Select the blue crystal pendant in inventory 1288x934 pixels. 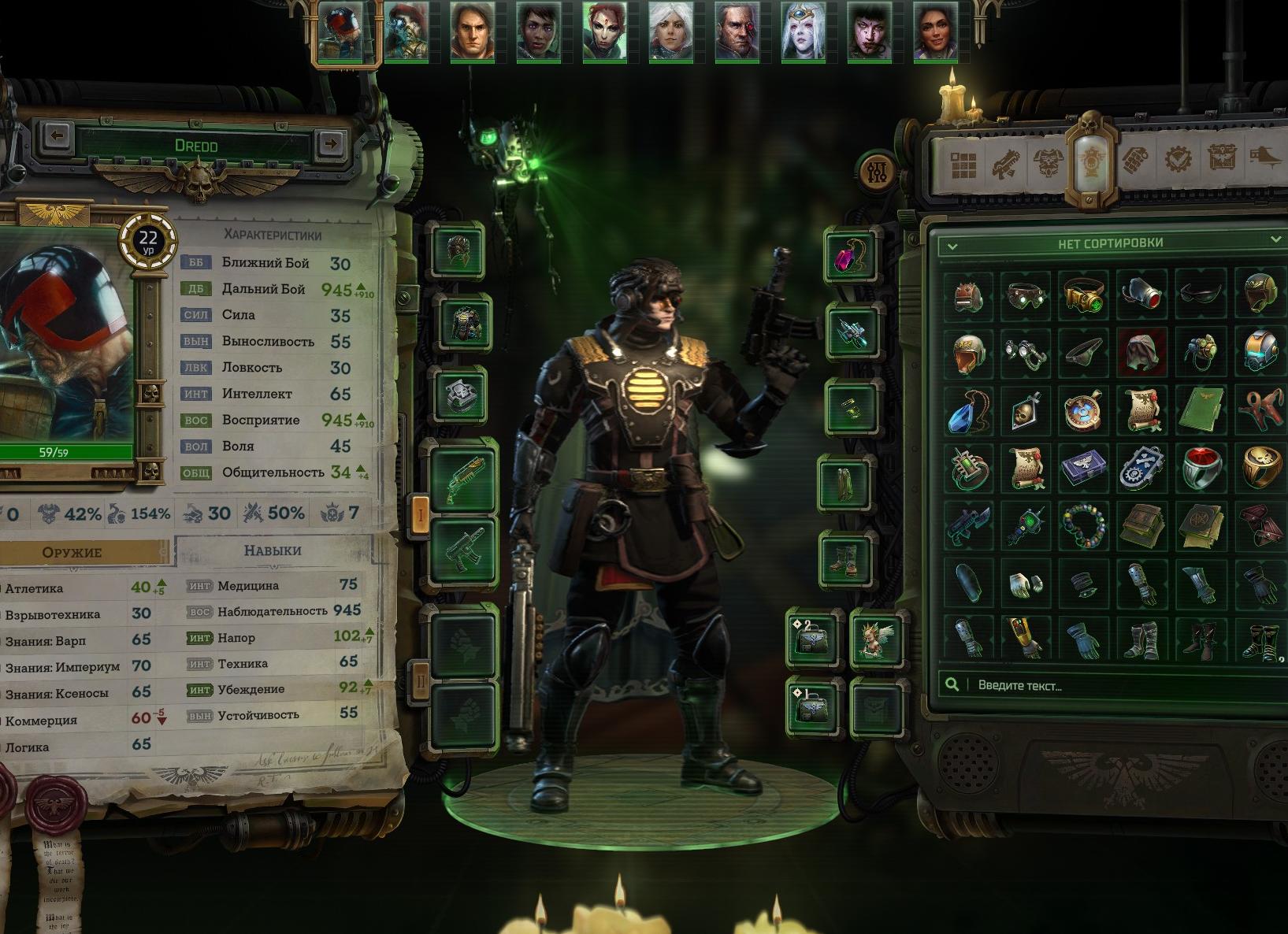[x=967, y=410]
